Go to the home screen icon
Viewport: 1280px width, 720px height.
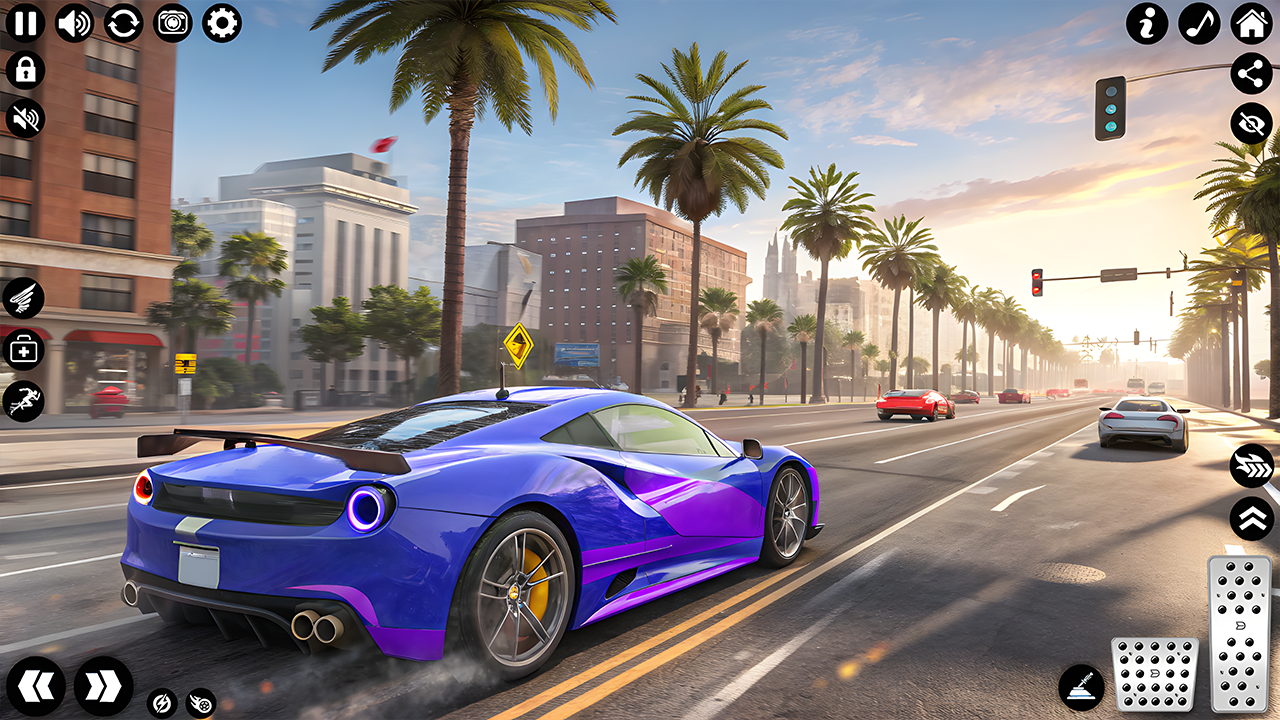point(1251,23)
